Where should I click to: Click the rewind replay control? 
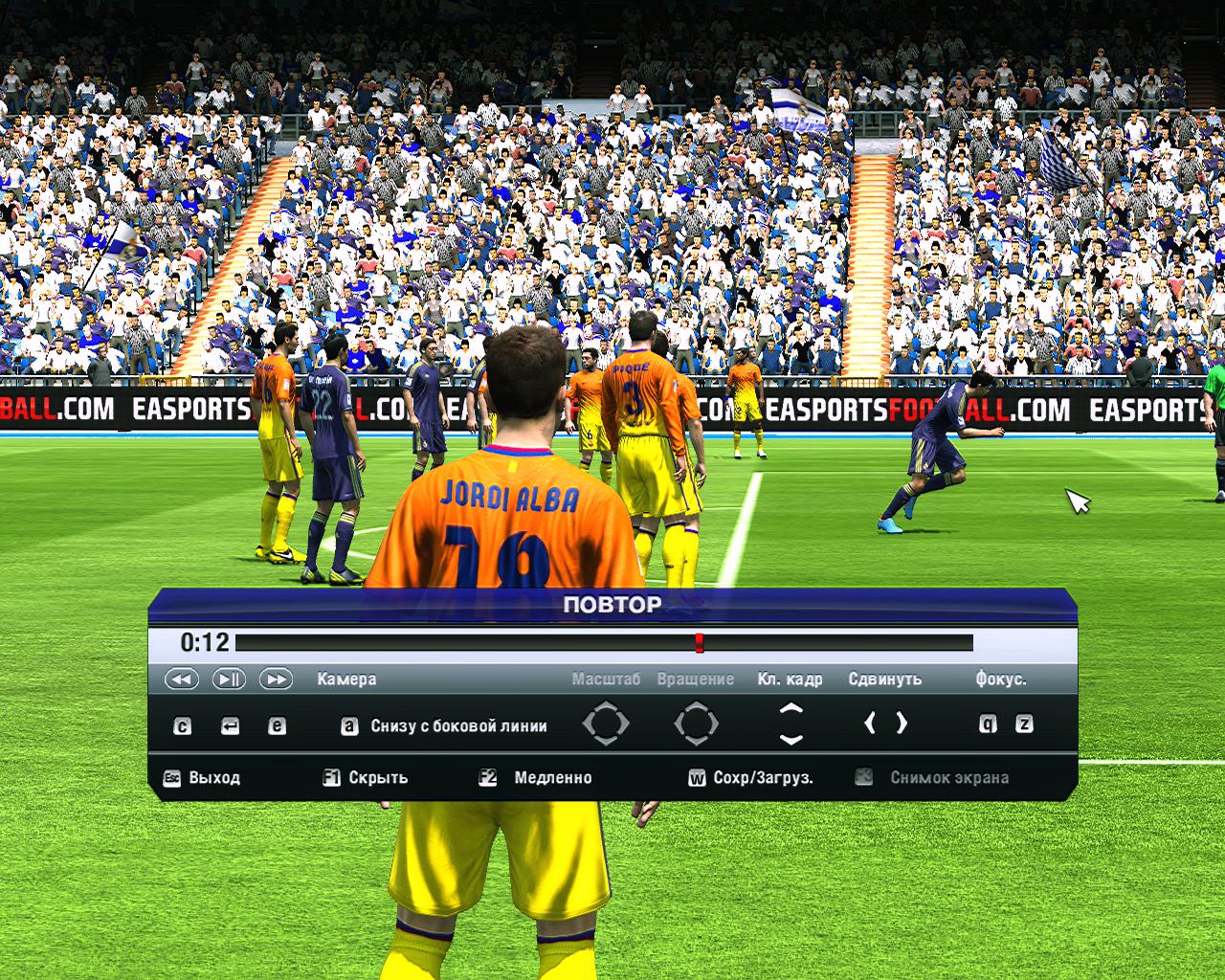181,679
